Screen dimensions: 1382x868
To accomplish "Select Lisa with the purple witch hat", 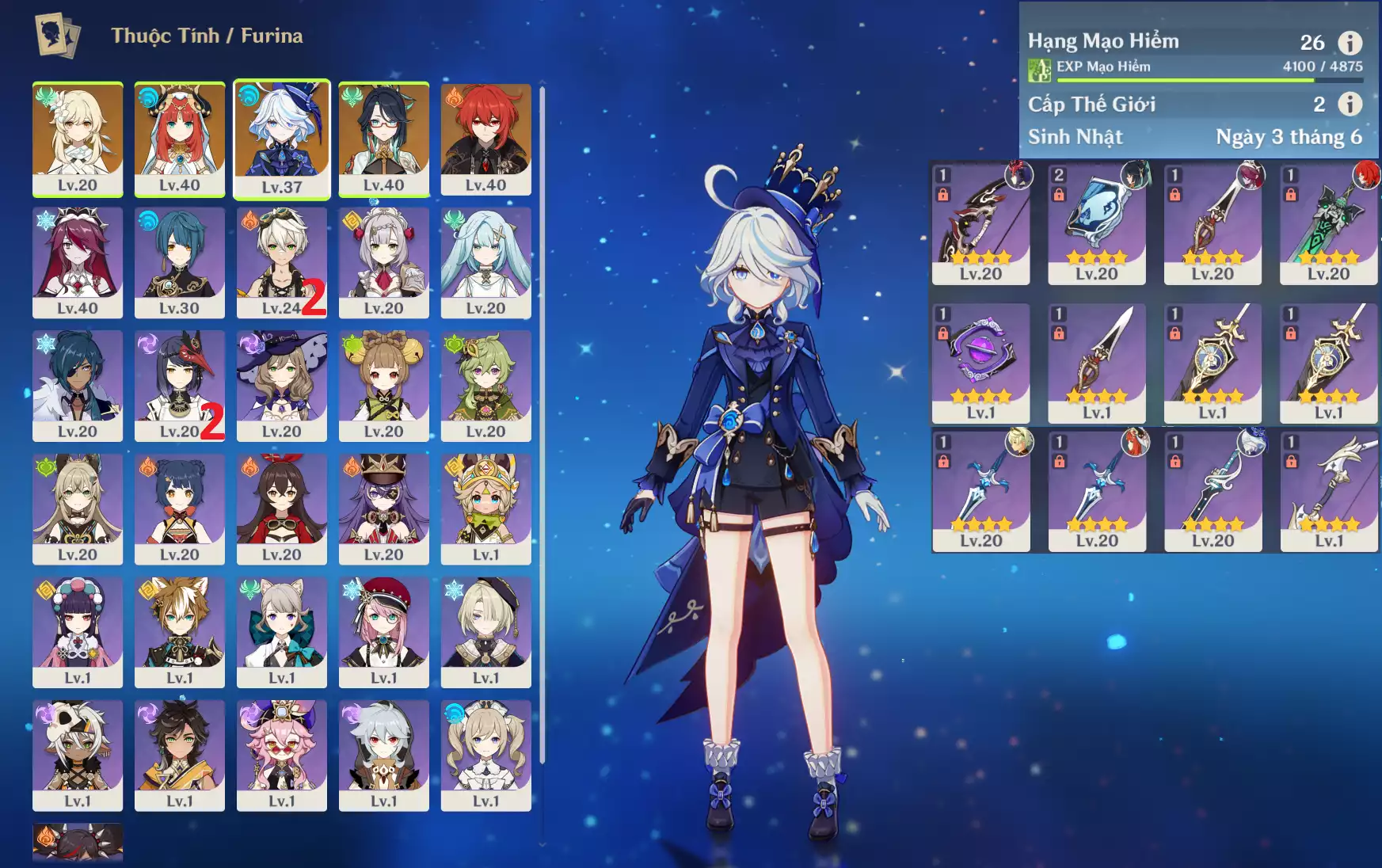I will click(x=282, y=386).
